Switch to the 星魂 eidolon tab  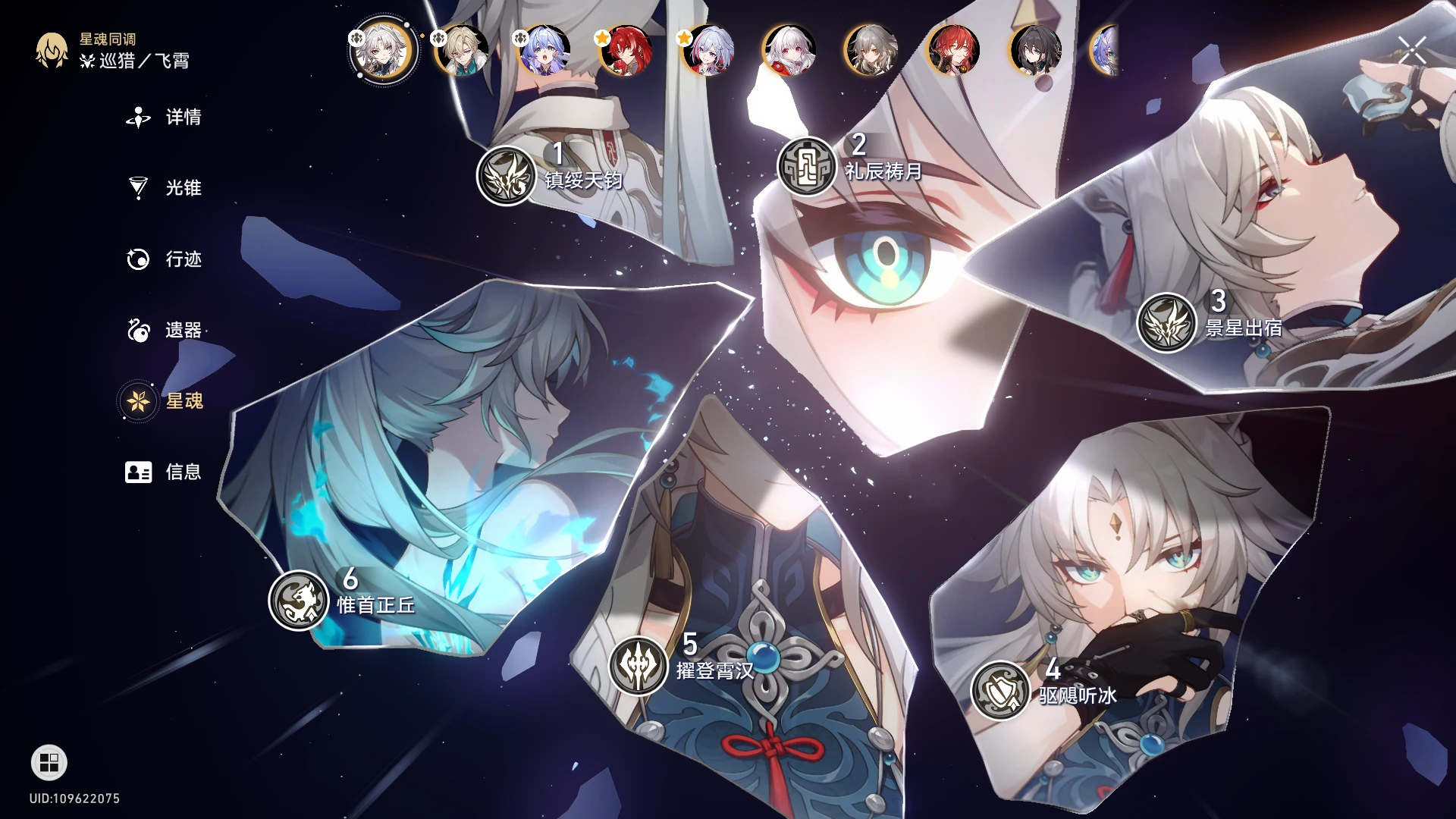pos(164,401)
